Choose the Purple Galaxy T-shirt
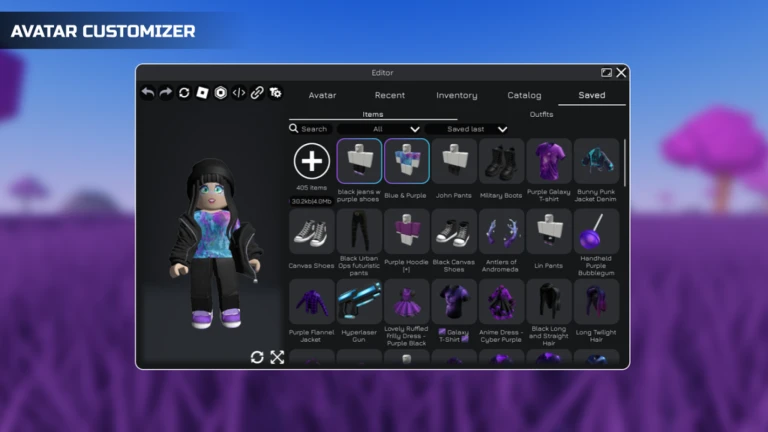This screenshot has width=768, height=432. [x=549, y=161]
